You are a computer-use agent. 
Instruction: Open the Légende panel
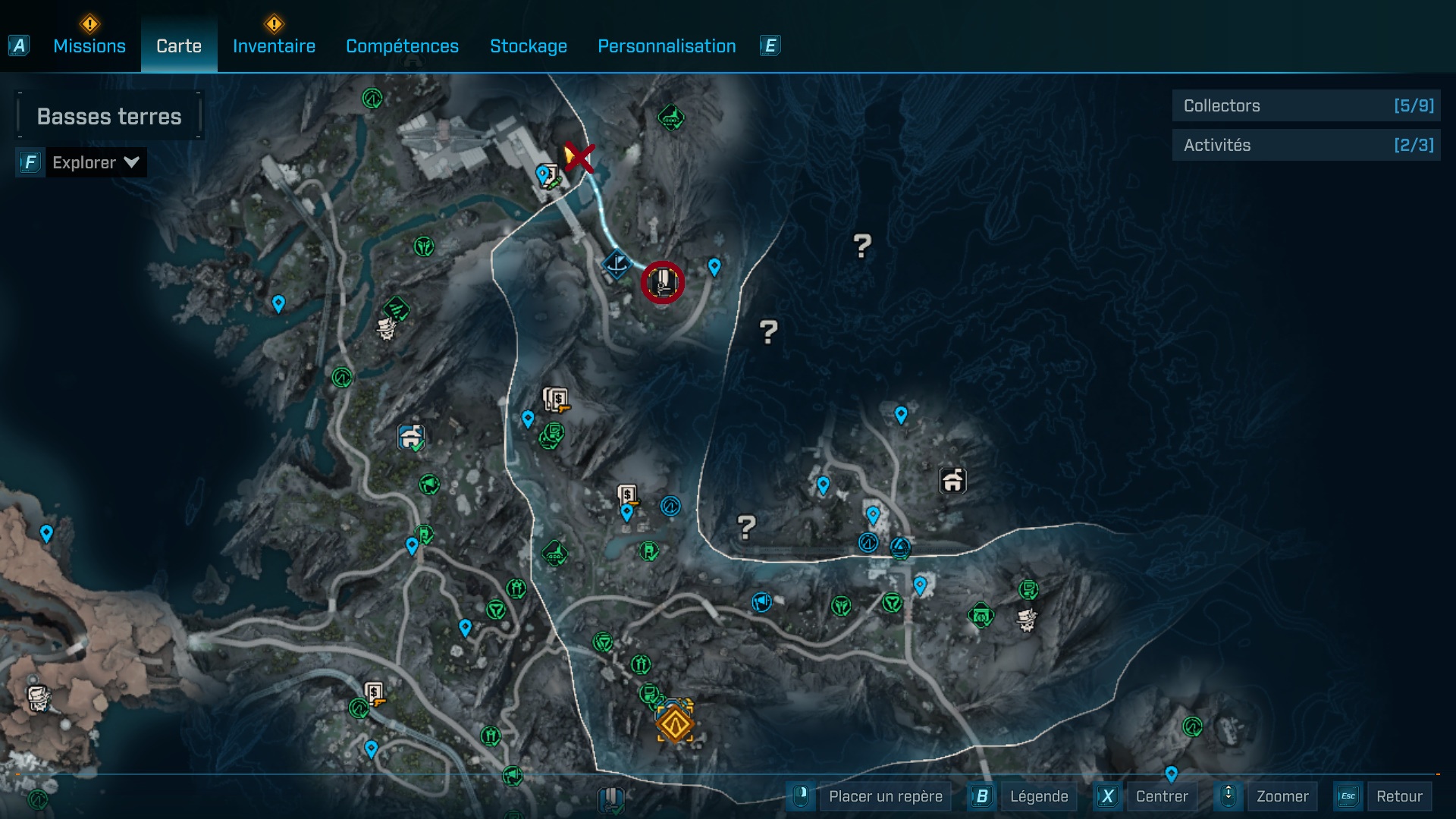click(x=1039, y=796)
